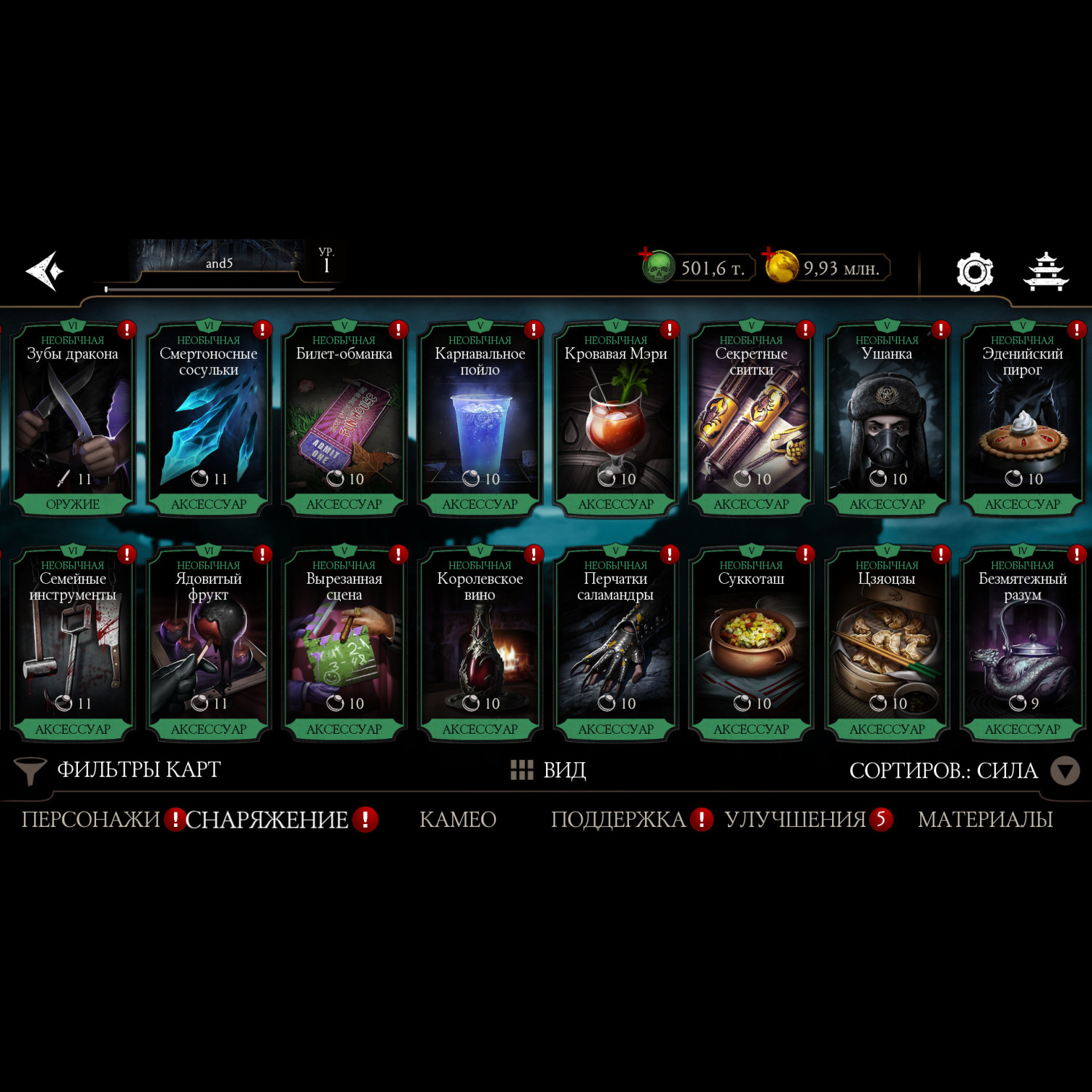
Task: Pick the Перчатки саламандры card
Action: 616,644
